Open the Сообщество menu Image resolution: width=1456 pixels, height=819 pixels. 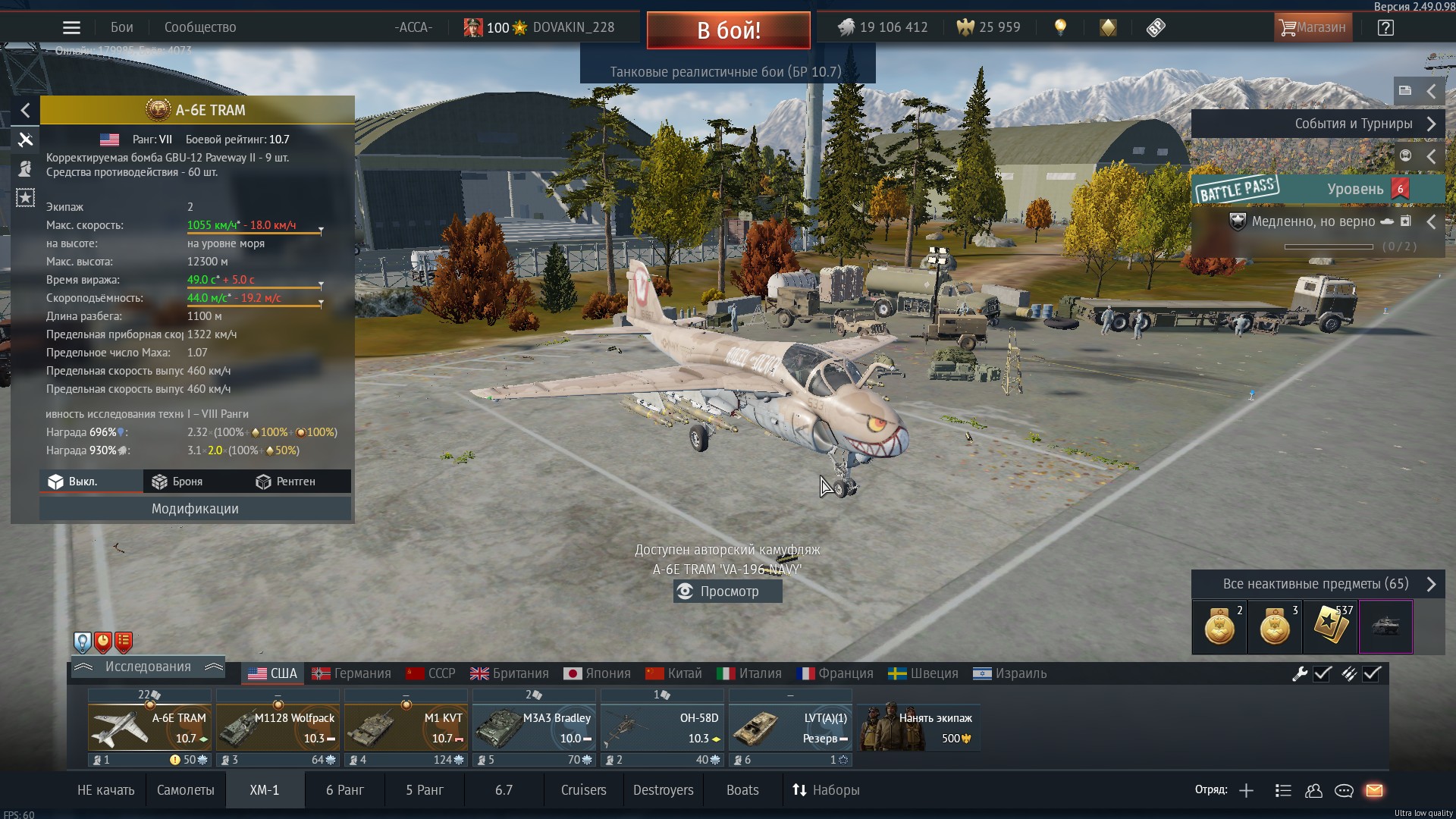point(200,28)
